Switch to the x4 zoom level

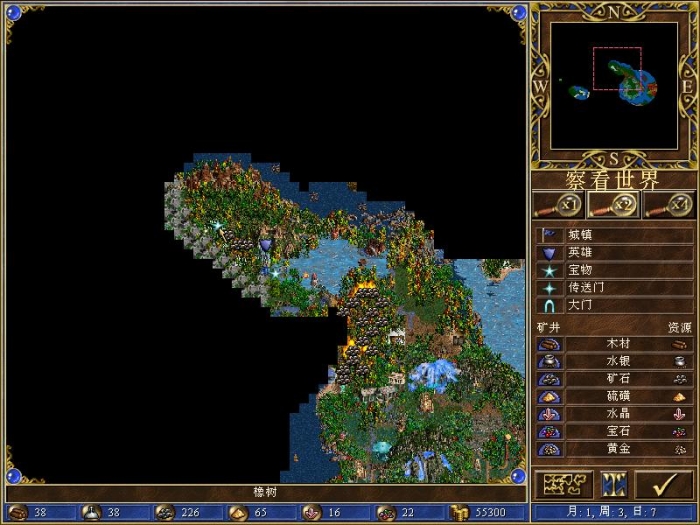[x=669, y=205]
